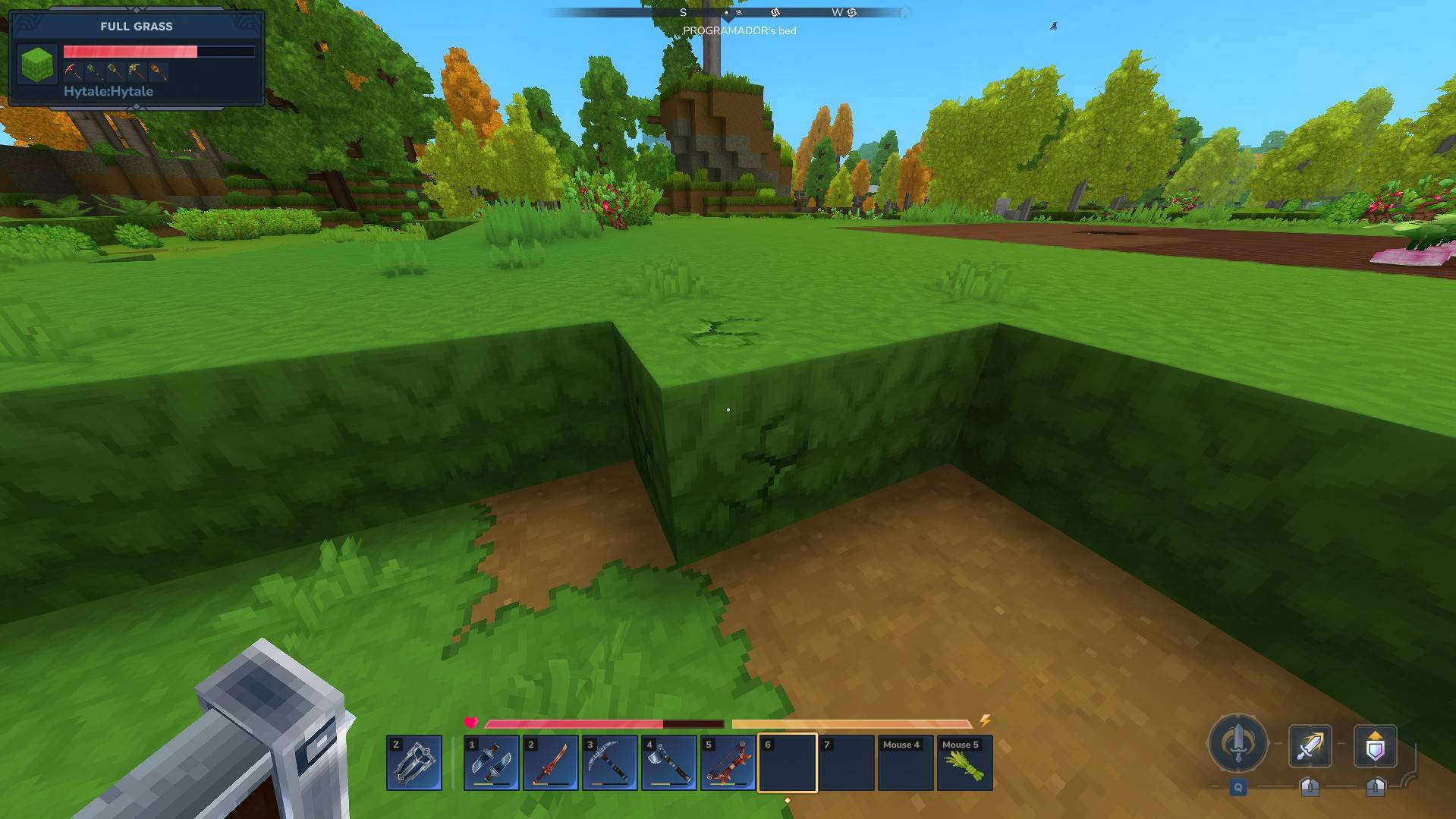Select empty hotbar slot 7

[847, 763]
